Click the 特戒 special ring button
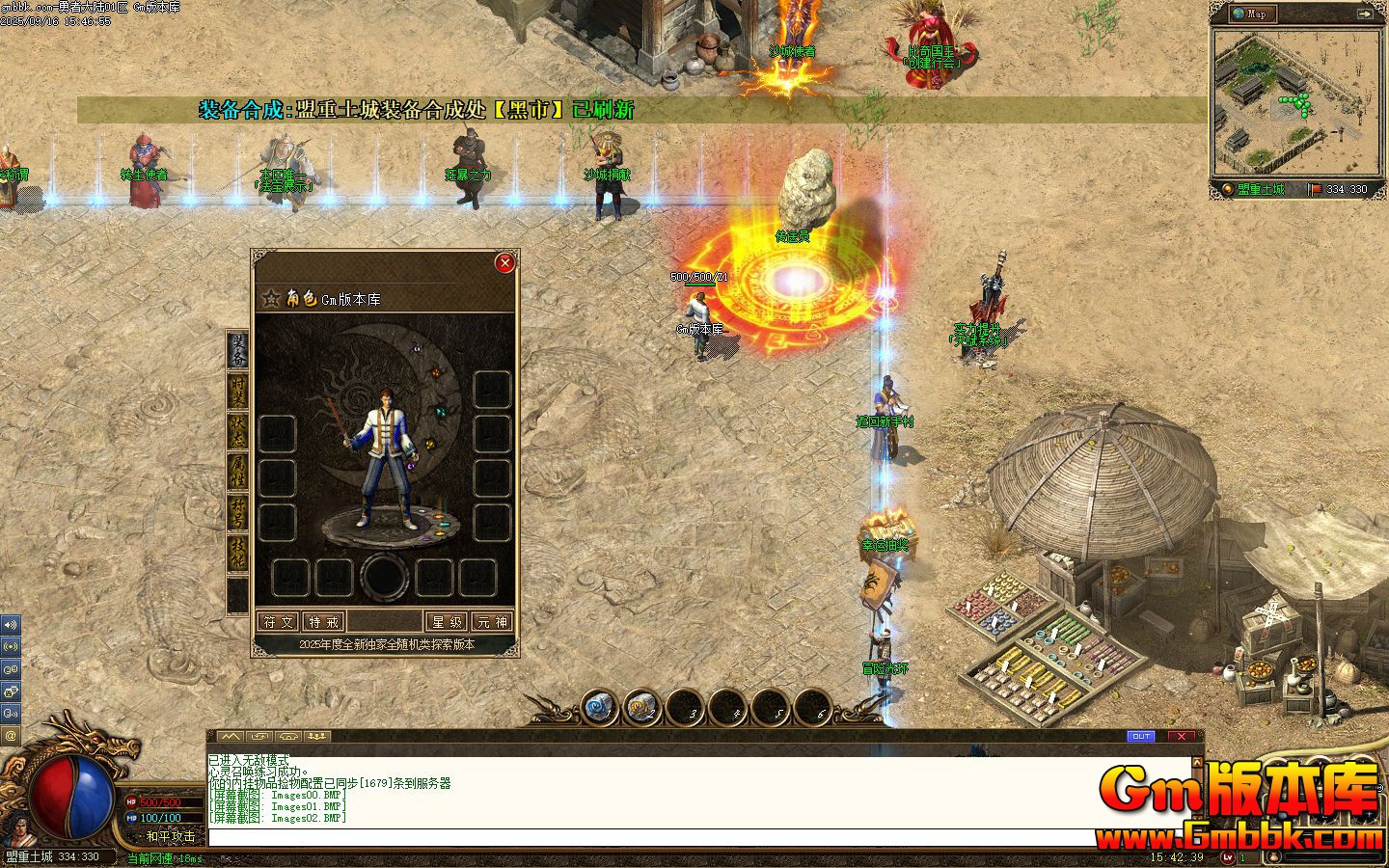This screenshot has height=868, width=1389. pyautogui.click(x=323, y=622)
